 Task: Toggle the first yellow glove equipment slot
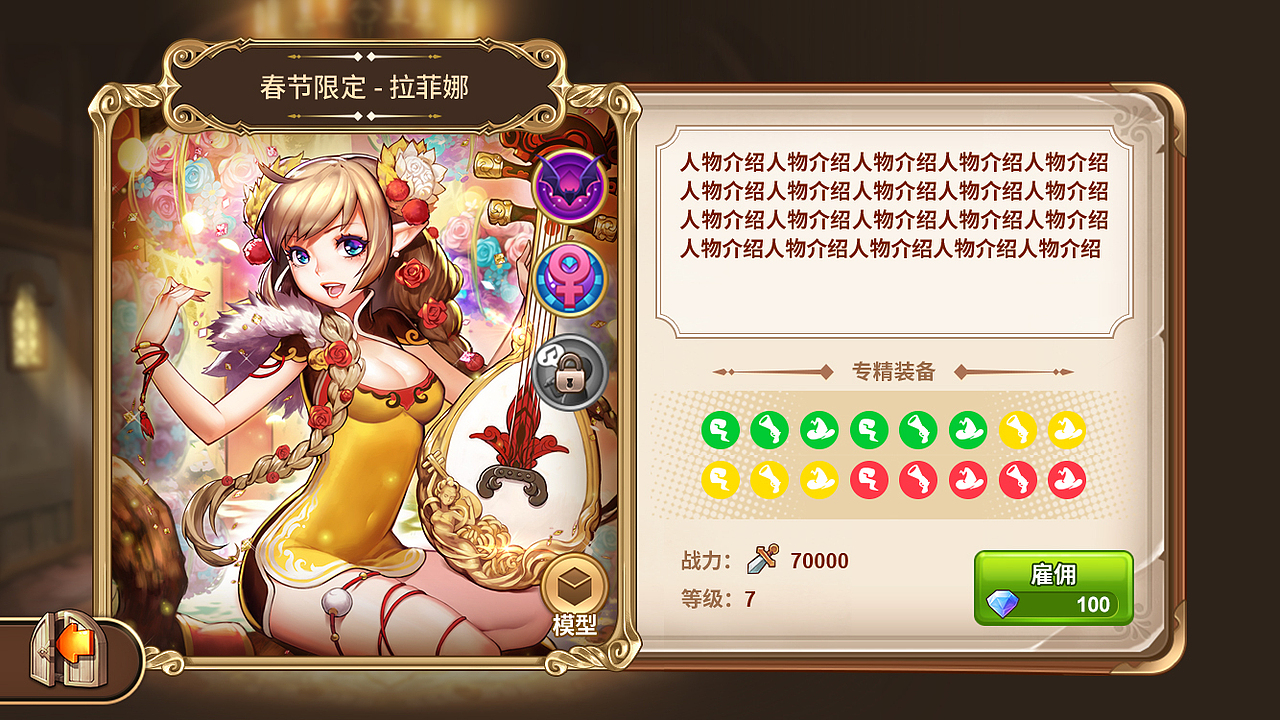719,480
